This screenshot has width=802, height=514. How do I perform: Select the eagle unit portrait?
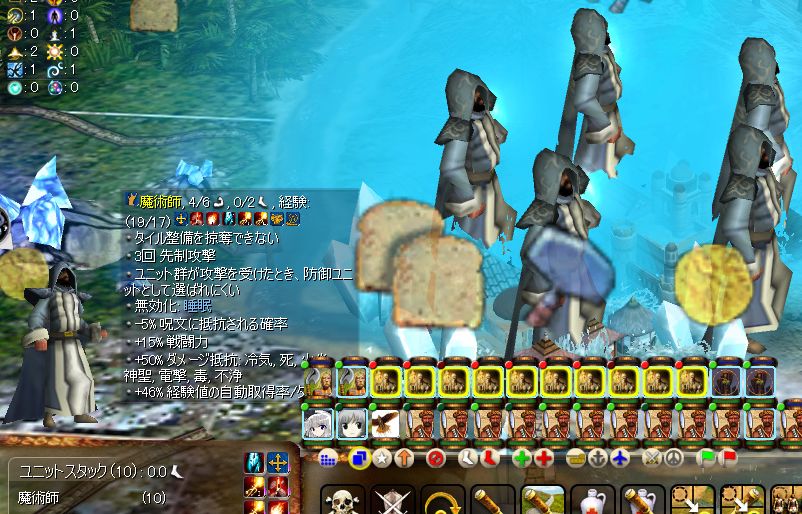click(385, 424)
